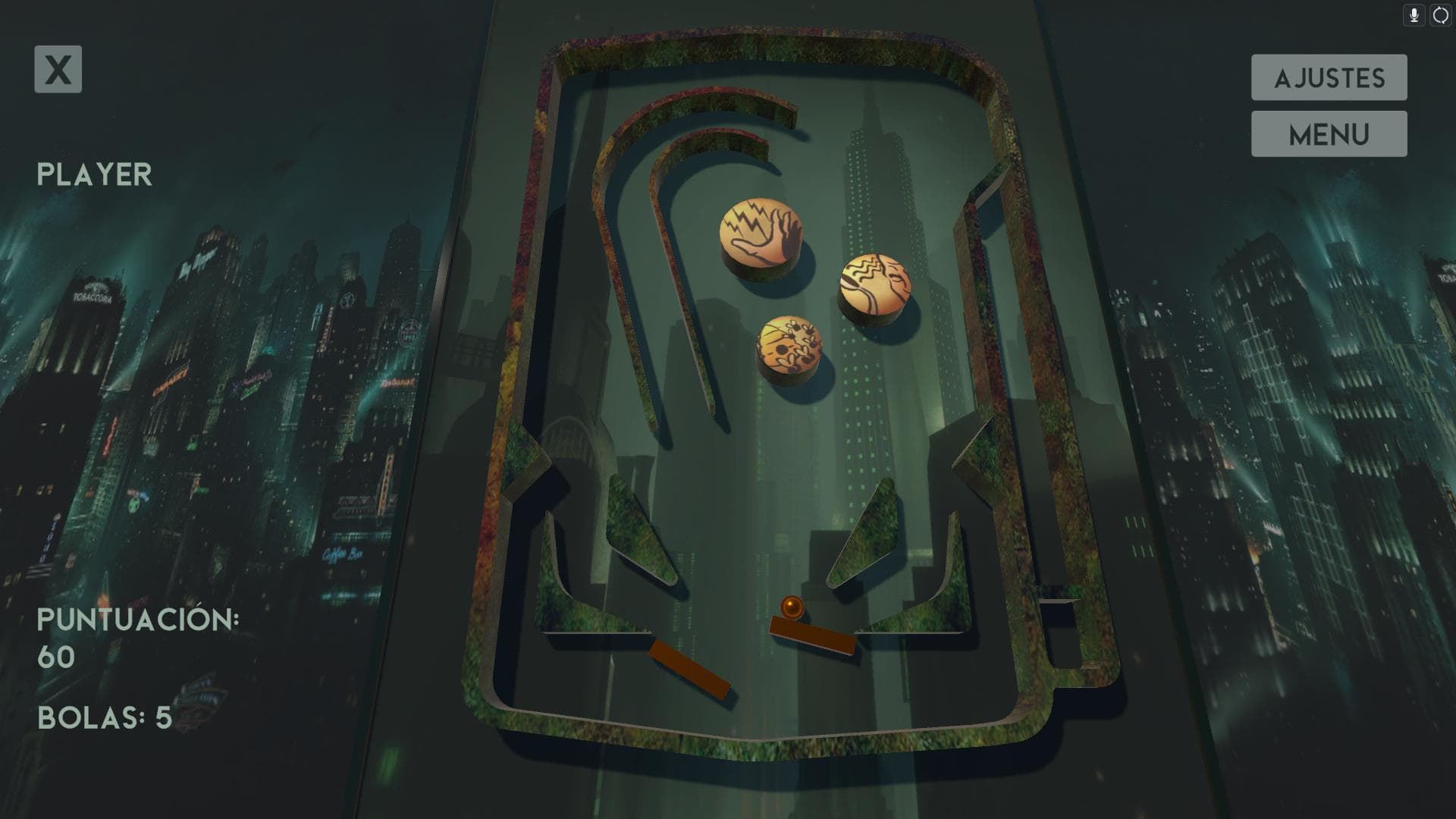Open the AJUSTES settings panel
Viewport: 1456px width, 819px height.
pos(1329,77)
